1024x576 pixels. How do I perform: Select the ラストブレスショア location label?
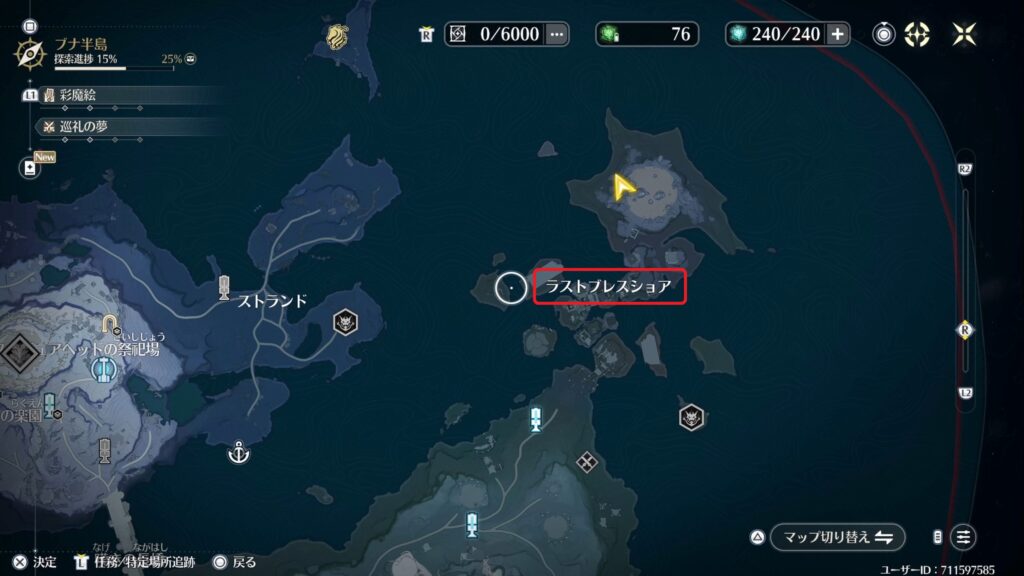(609, 289)
